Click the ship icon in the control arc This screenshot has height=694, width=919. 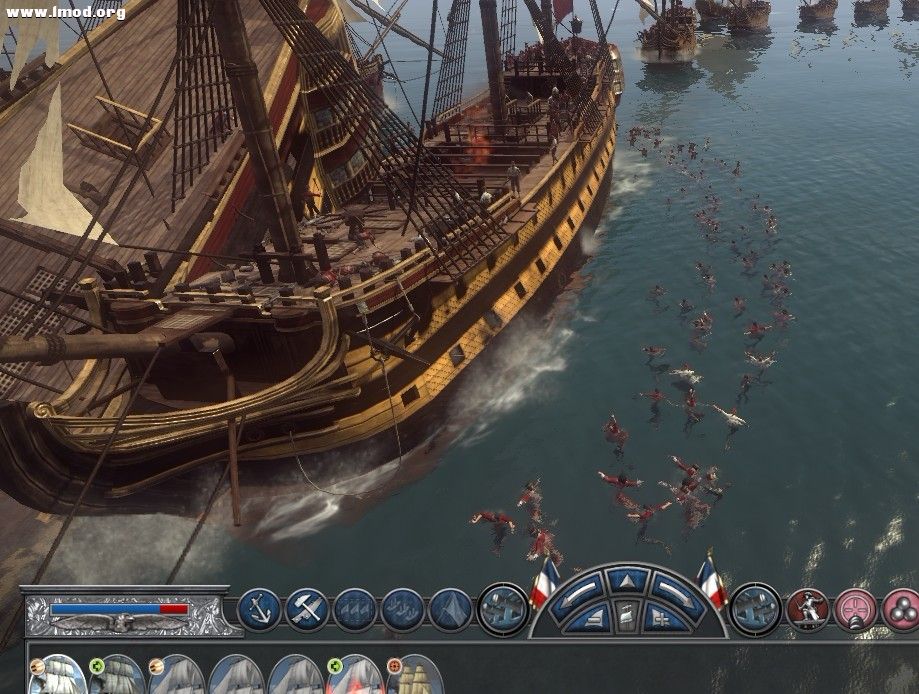click(627, 618)
